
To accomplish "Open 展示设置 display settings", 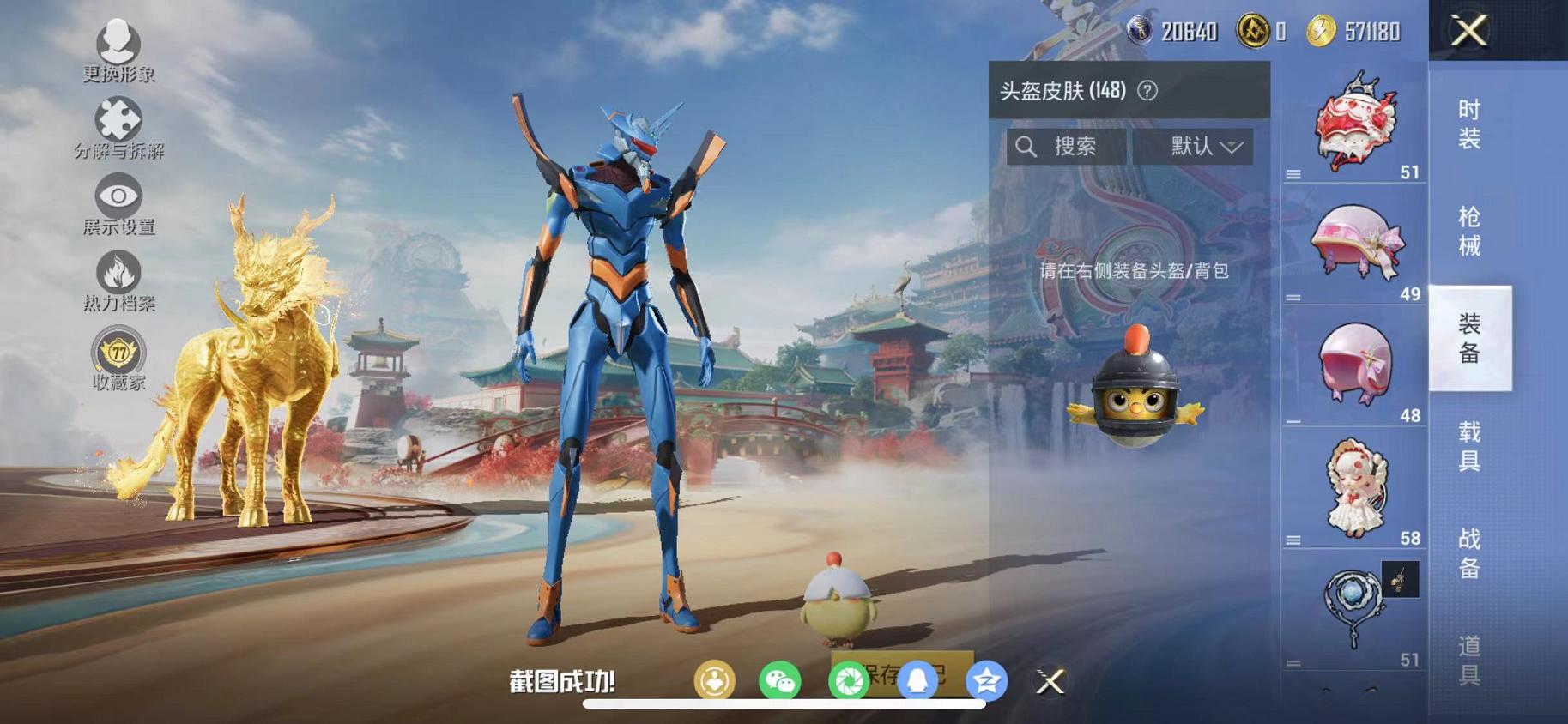I will 118,196.
